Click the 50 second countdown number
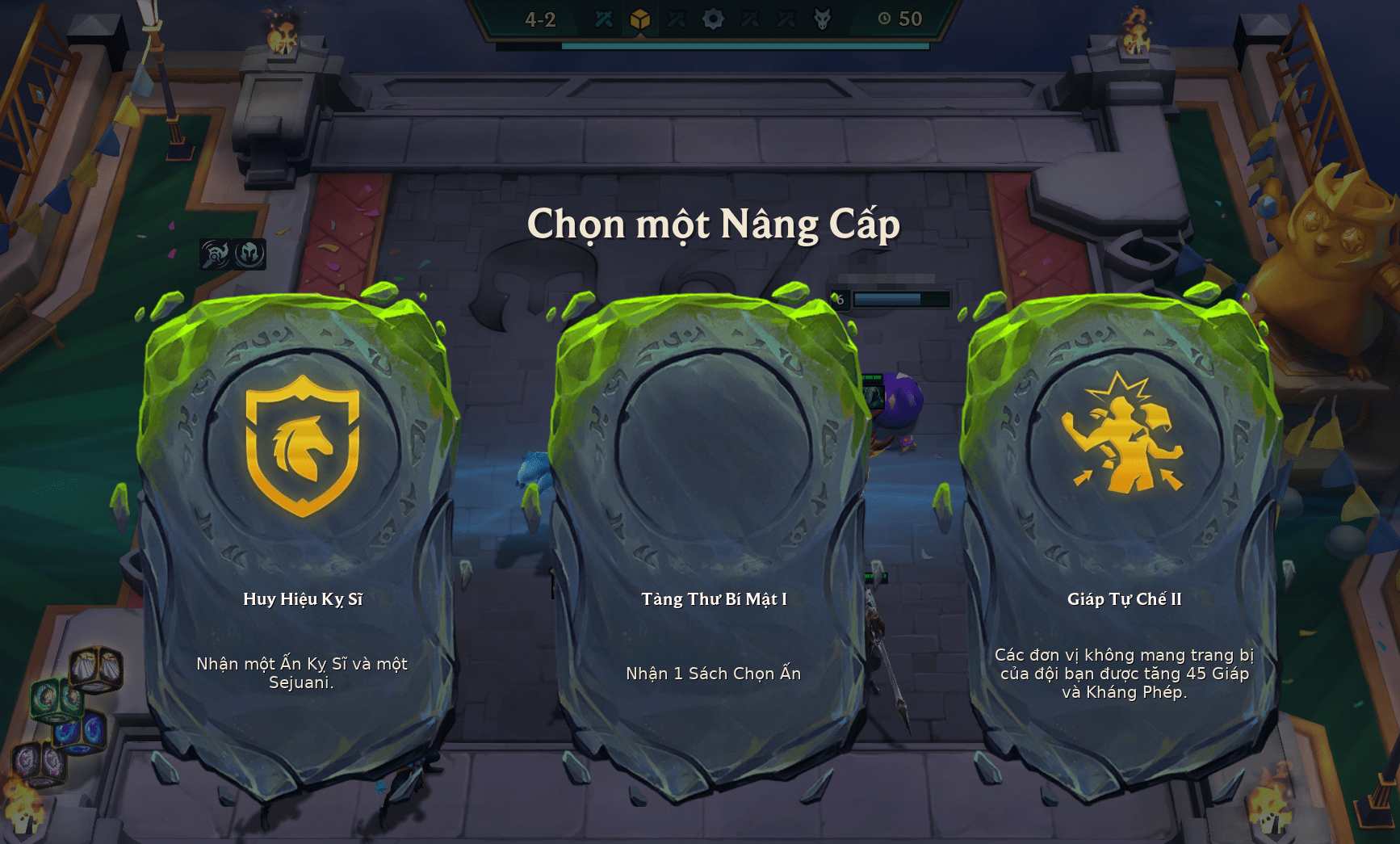The width and height of the screenshot is (1400, 844). tap(909, 19)
